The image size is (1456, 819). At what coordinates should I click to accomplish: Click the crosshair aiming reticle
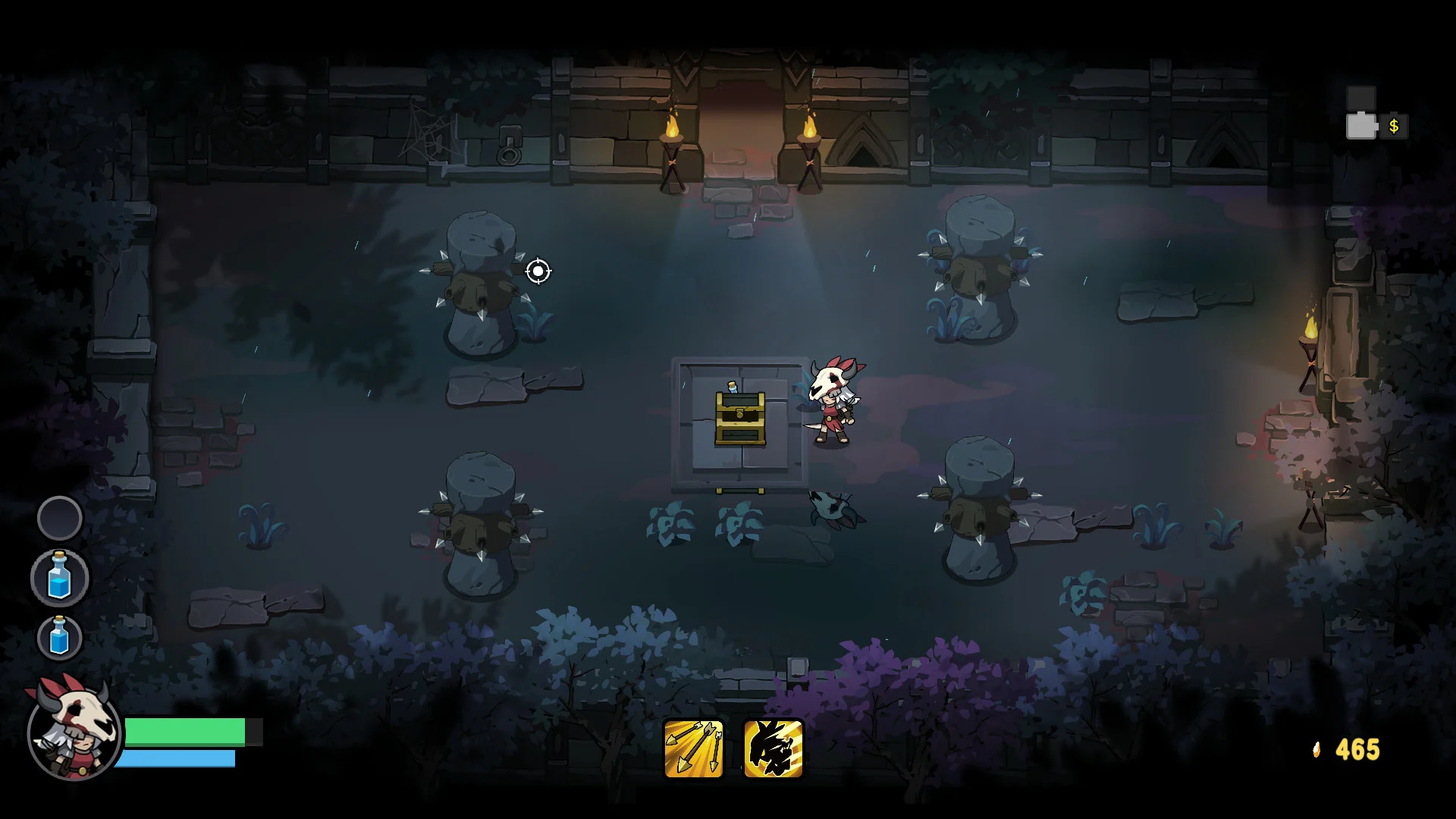(539, 271)
